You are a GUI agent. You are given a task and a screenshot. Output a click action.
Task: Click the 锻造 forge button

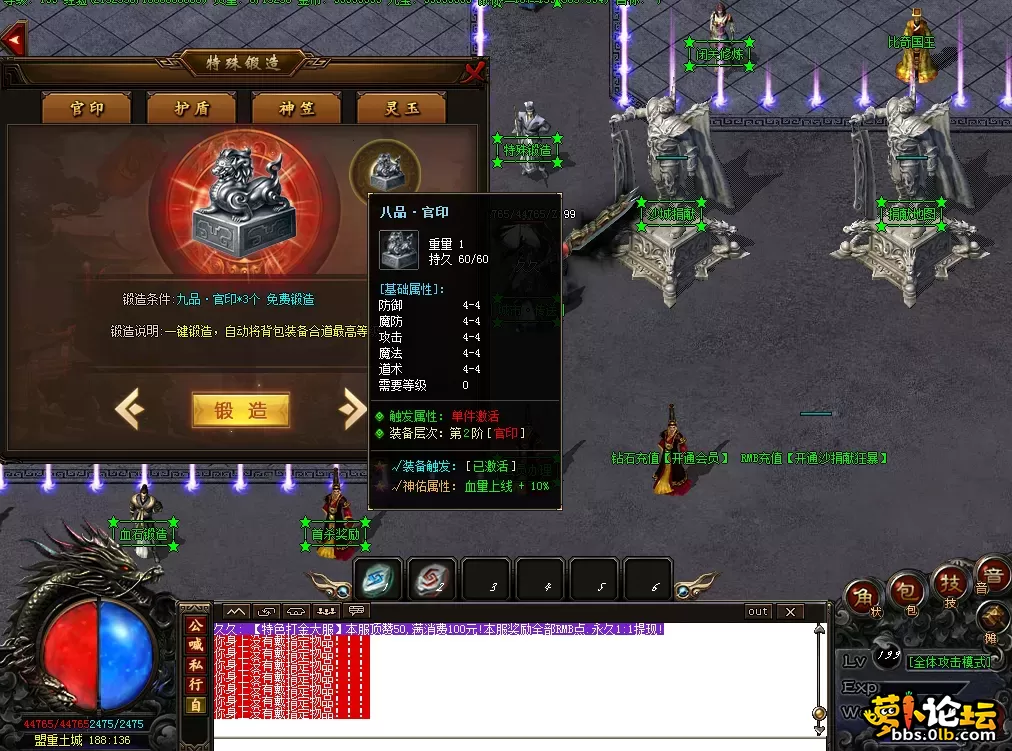pyautogui.click(x=240, y=410)
